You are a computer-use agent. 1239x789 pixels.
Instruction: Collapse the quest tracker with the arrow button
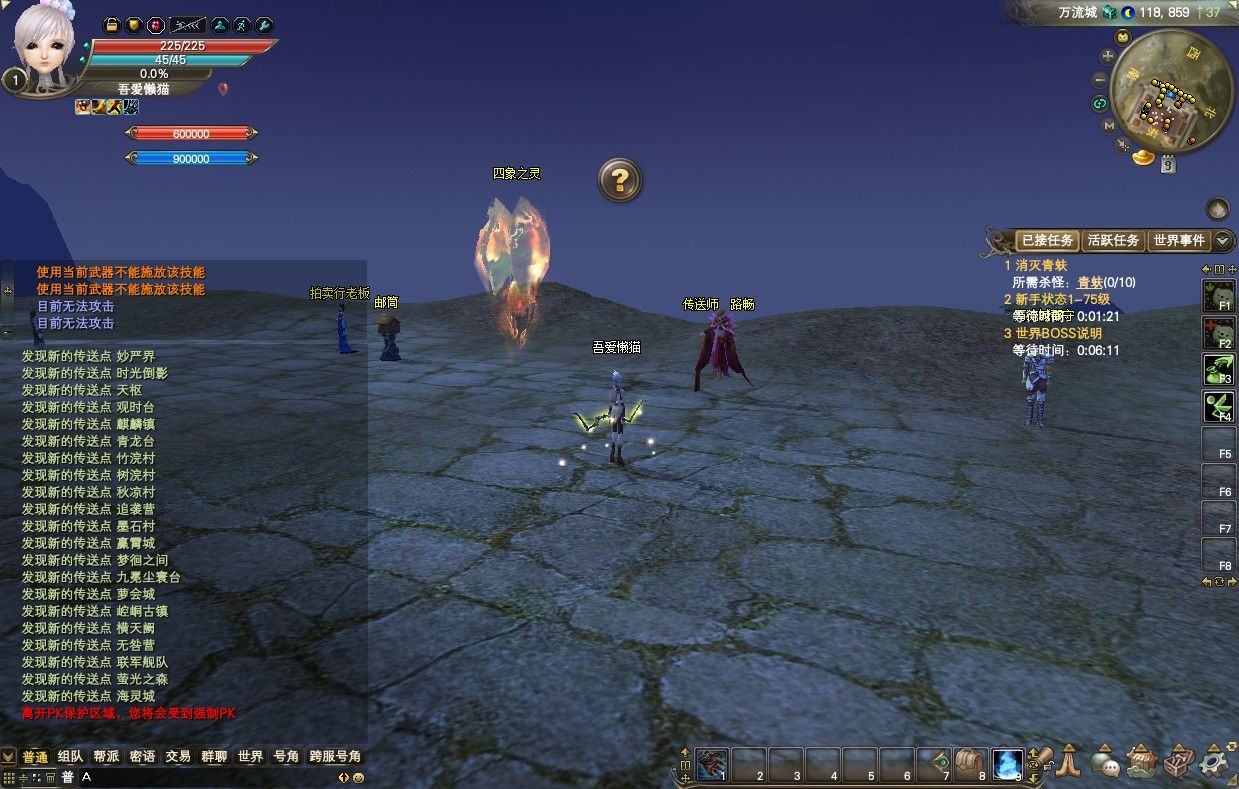pos(1223,240)
